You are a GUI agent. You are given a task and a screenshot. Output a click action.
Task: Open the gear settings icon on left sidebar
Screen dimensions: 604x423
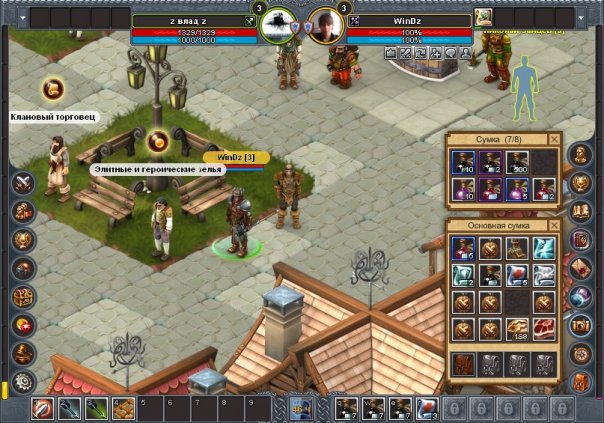click(x=22, y=381)
